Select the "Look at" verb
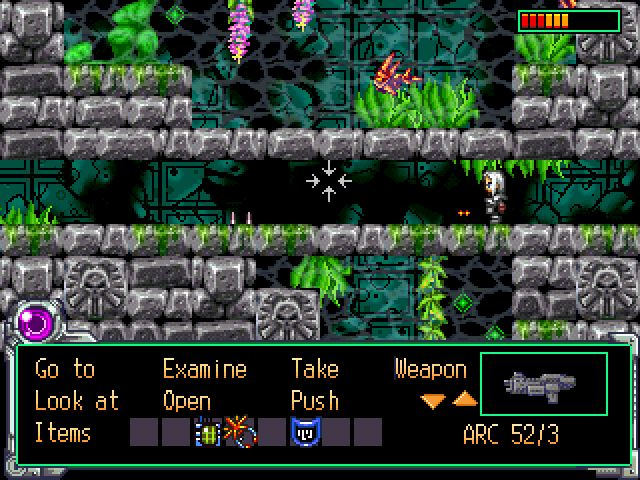640x480 pixels. pyautogui.click(x=76, y=401)
